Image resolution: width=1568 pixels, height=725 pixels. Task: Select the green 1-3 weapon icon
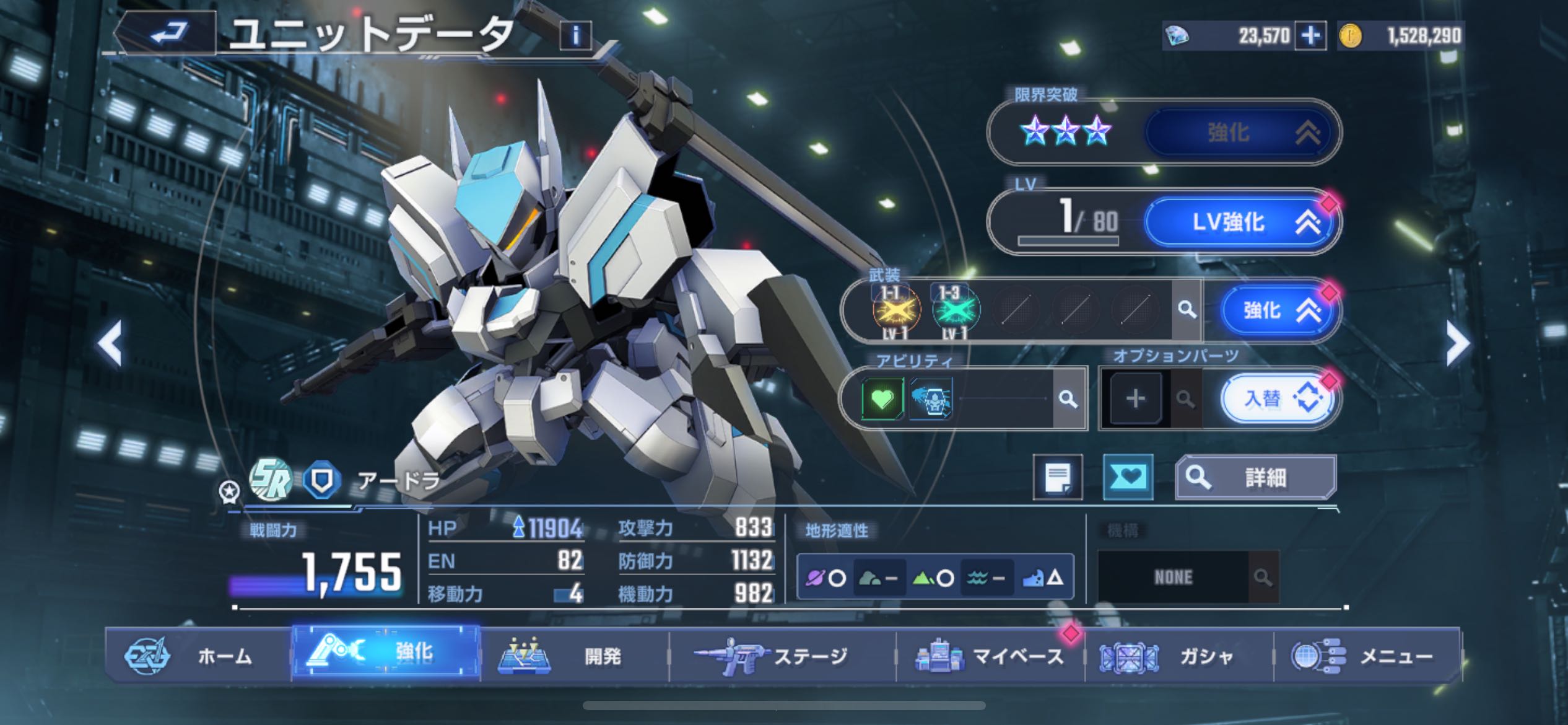(954, 310)
